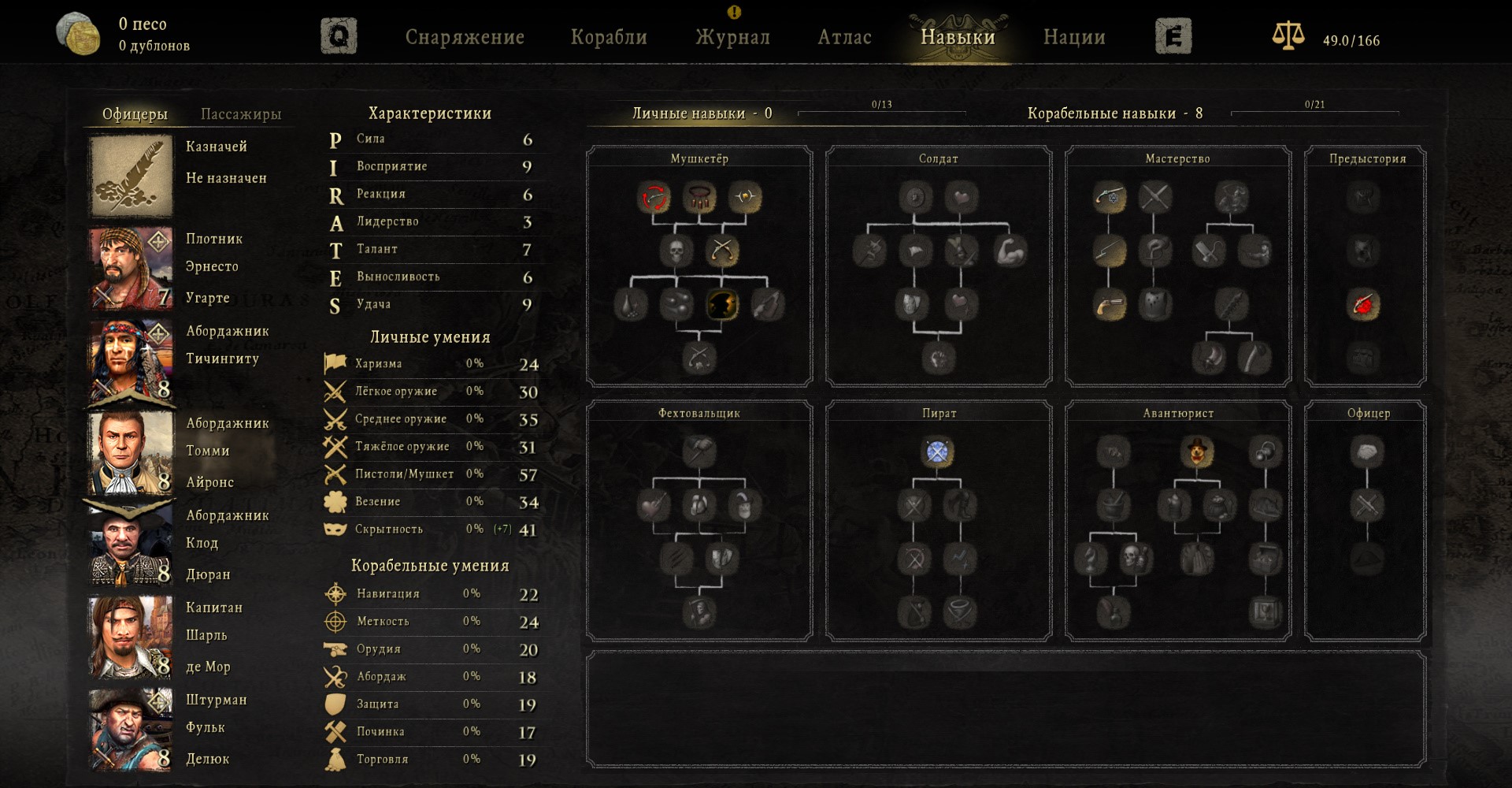Open the Снаряжение tab

(465, 37)
